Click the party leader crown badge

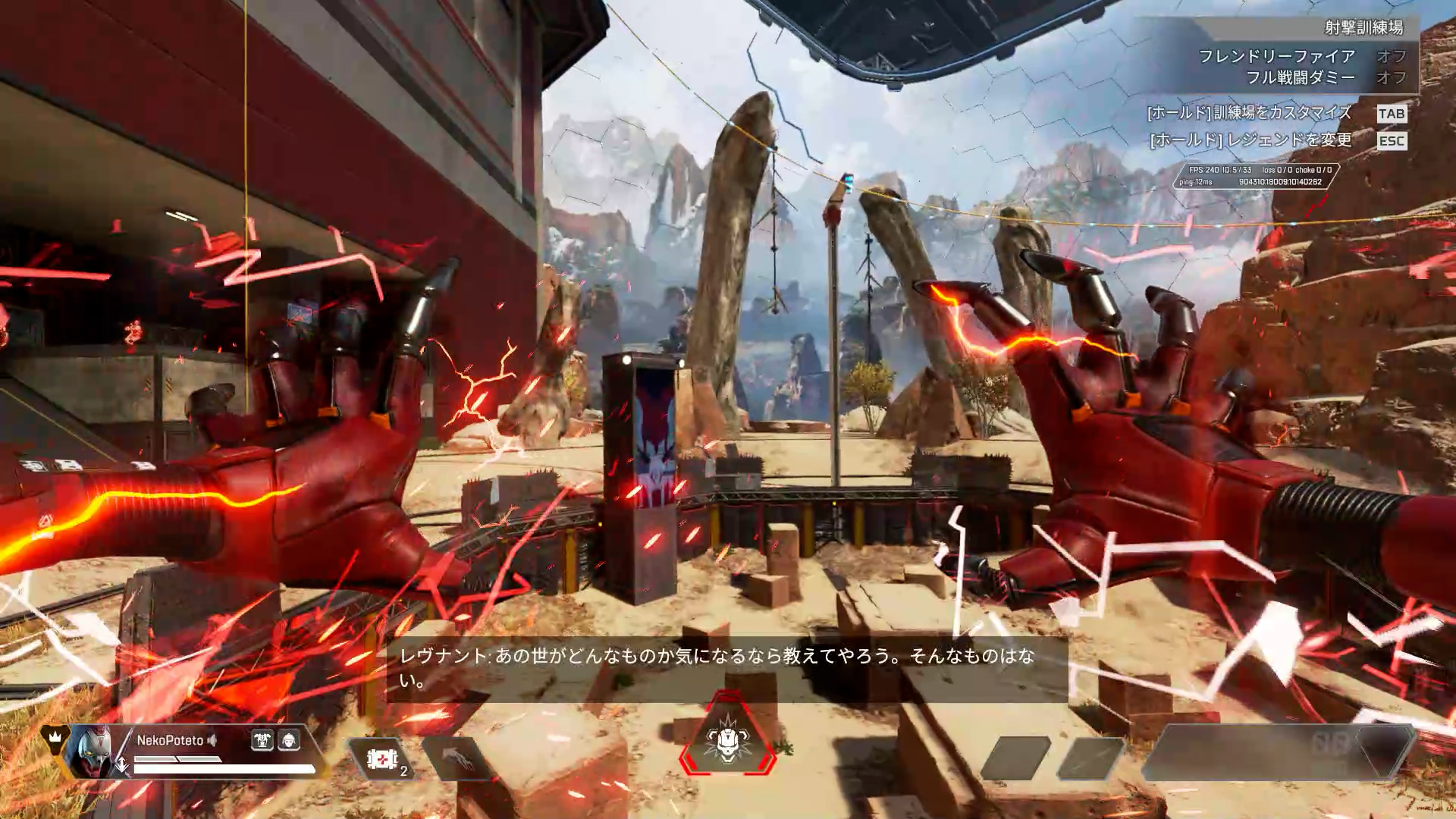55,736
